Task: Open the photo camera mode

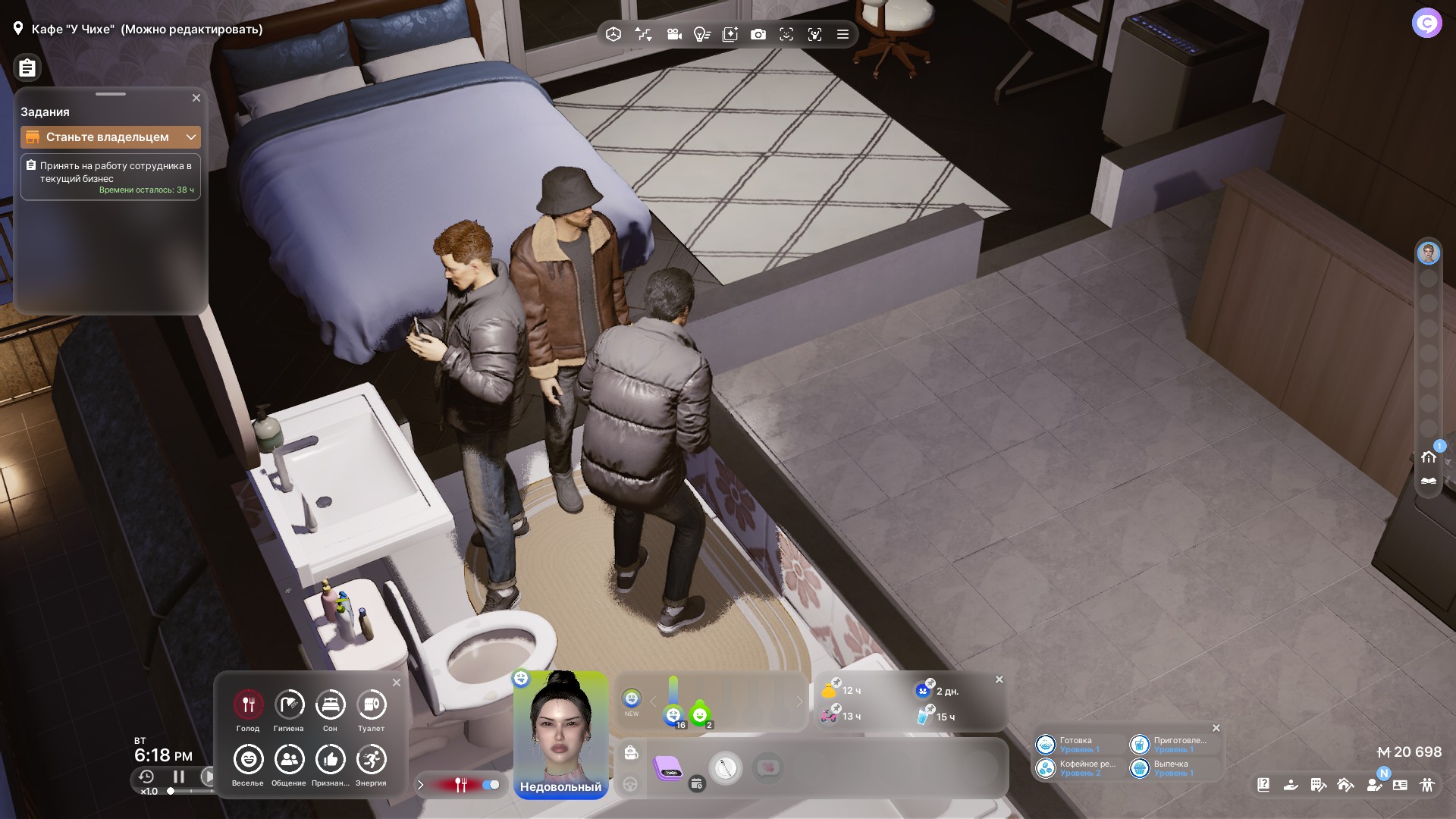Action: tap(758, 34)
